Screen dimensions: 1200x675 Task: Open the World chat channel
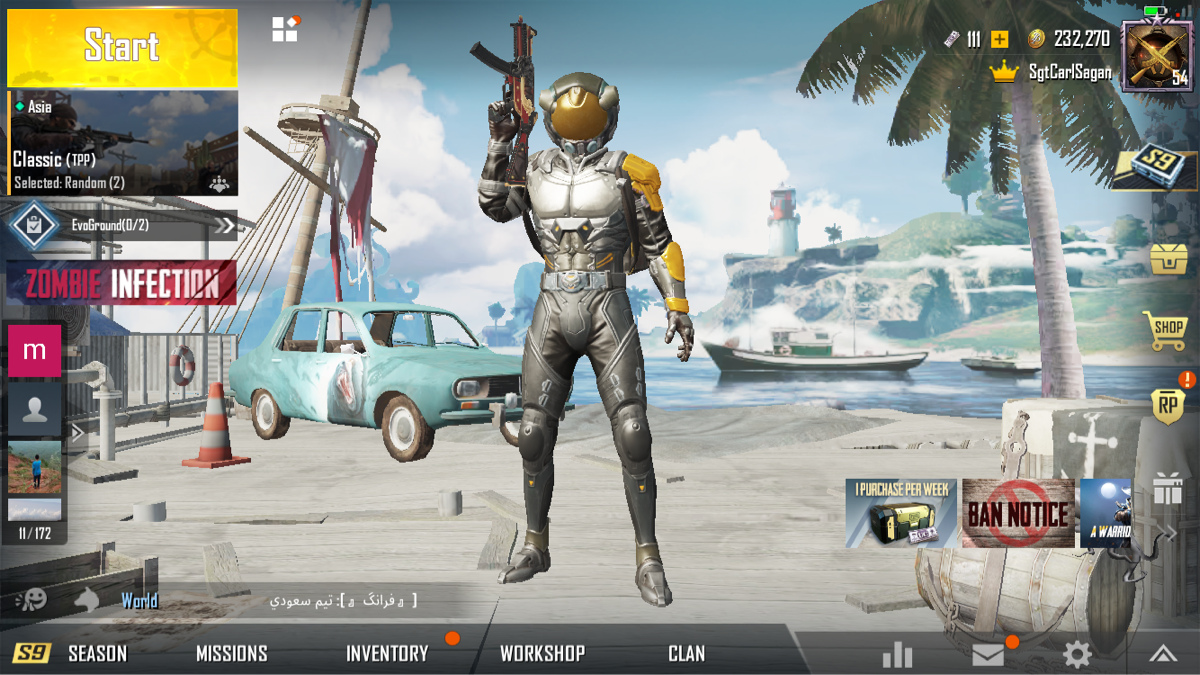click(139, 601)
